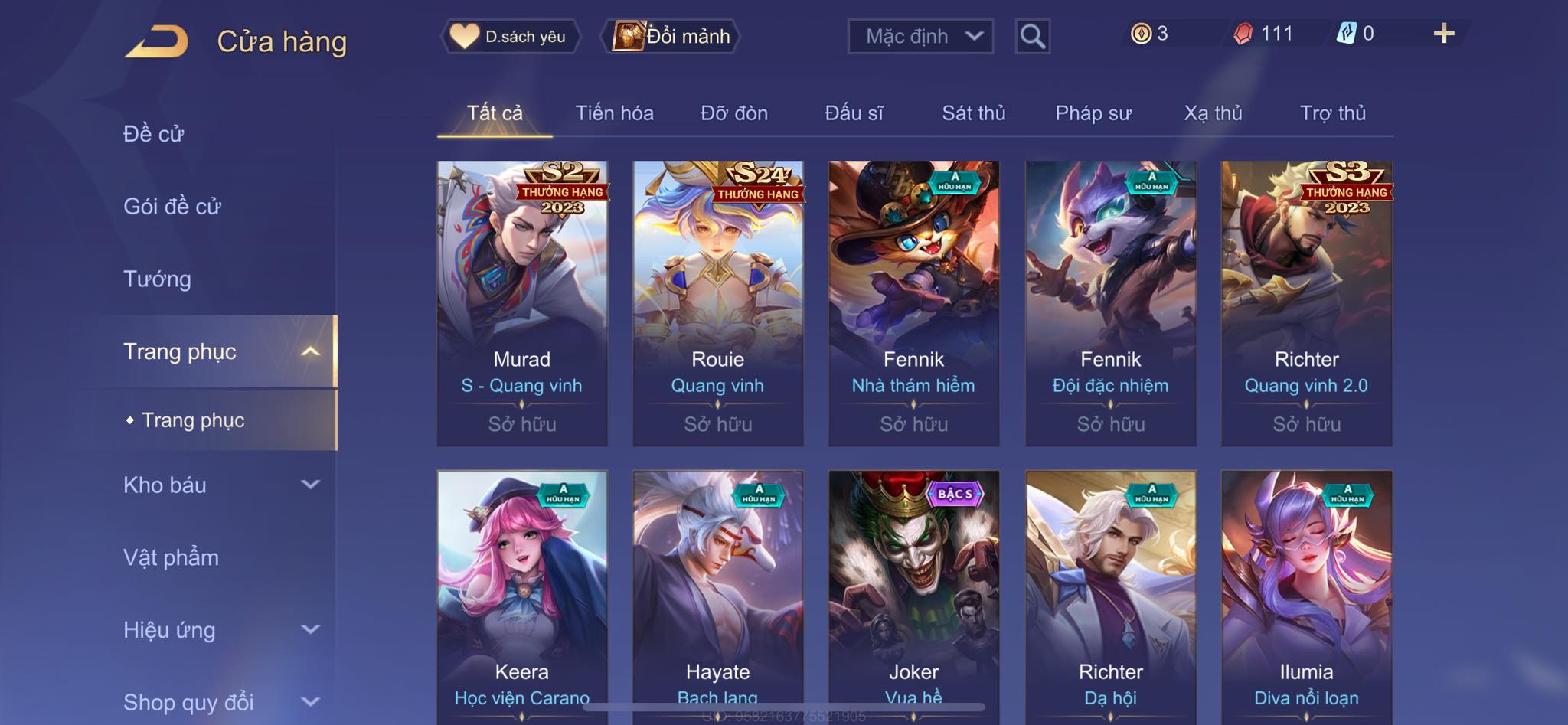Go back using the golden arrow
Viewport: 1568px width, 725px height.
pyautogui.click(x=156, y=41)
